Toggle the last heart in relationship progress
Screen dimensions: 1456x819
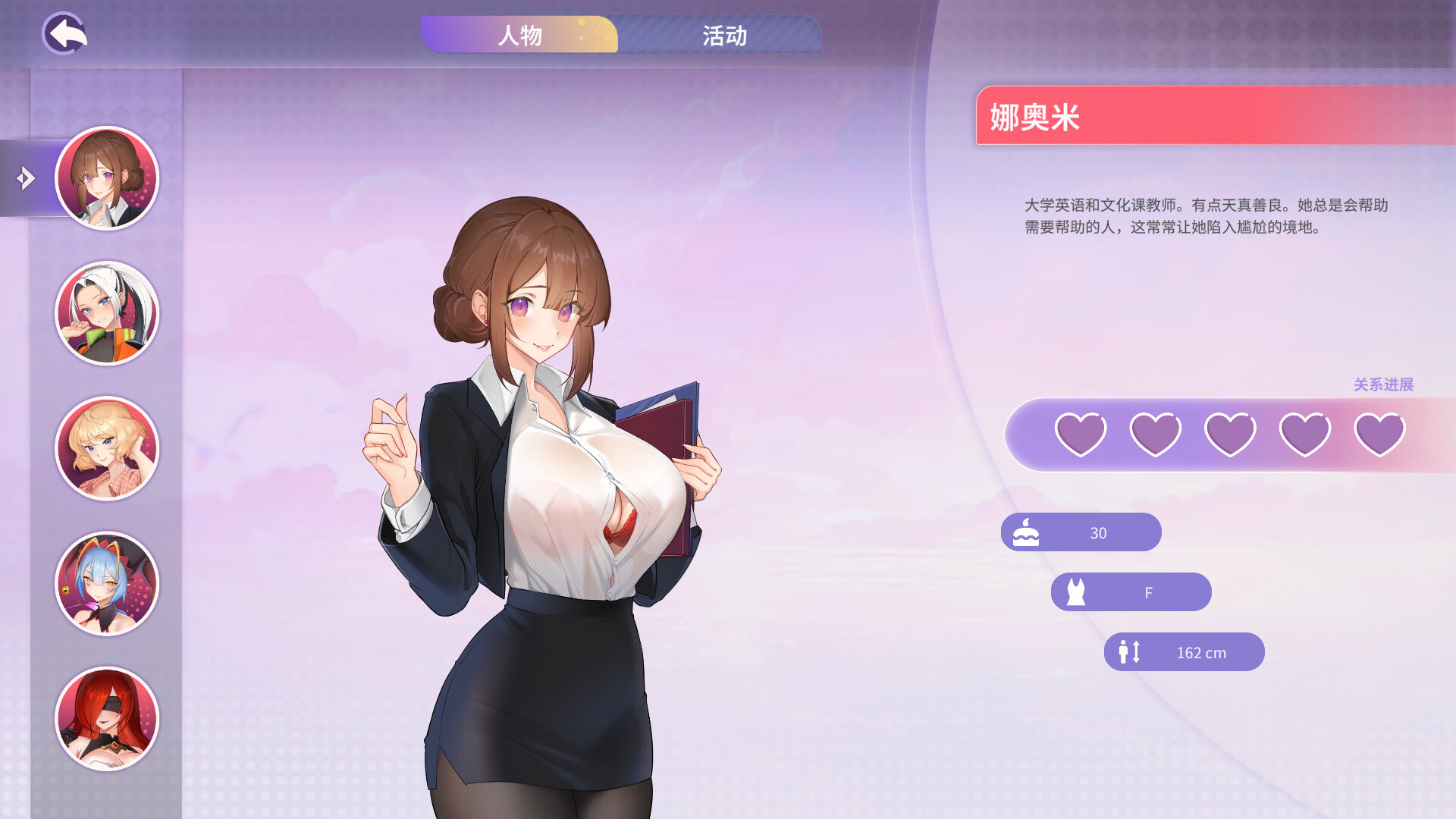(x=1380, y=432)
